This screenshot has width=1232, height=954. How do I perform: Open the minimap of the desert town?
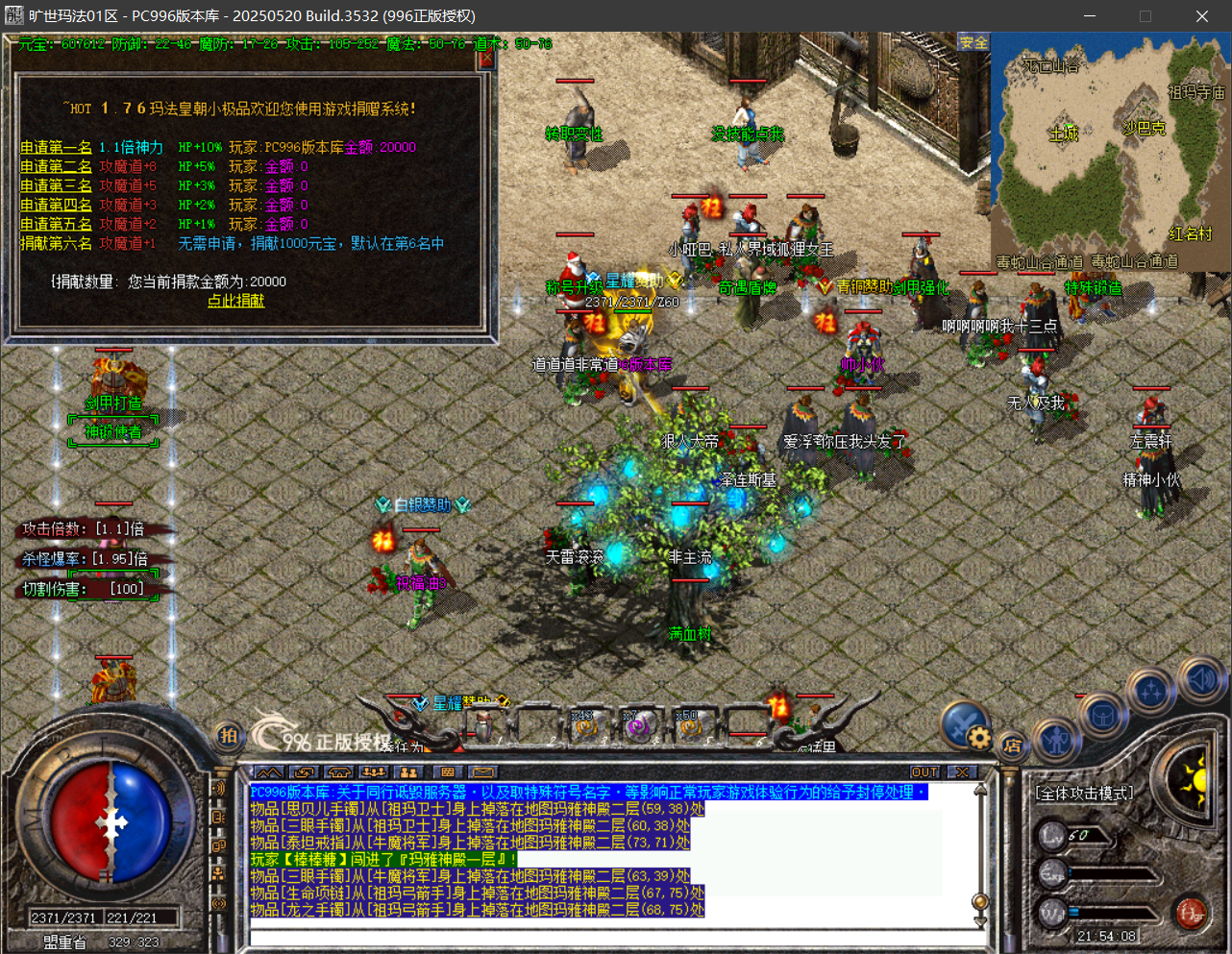[1110, 154]
